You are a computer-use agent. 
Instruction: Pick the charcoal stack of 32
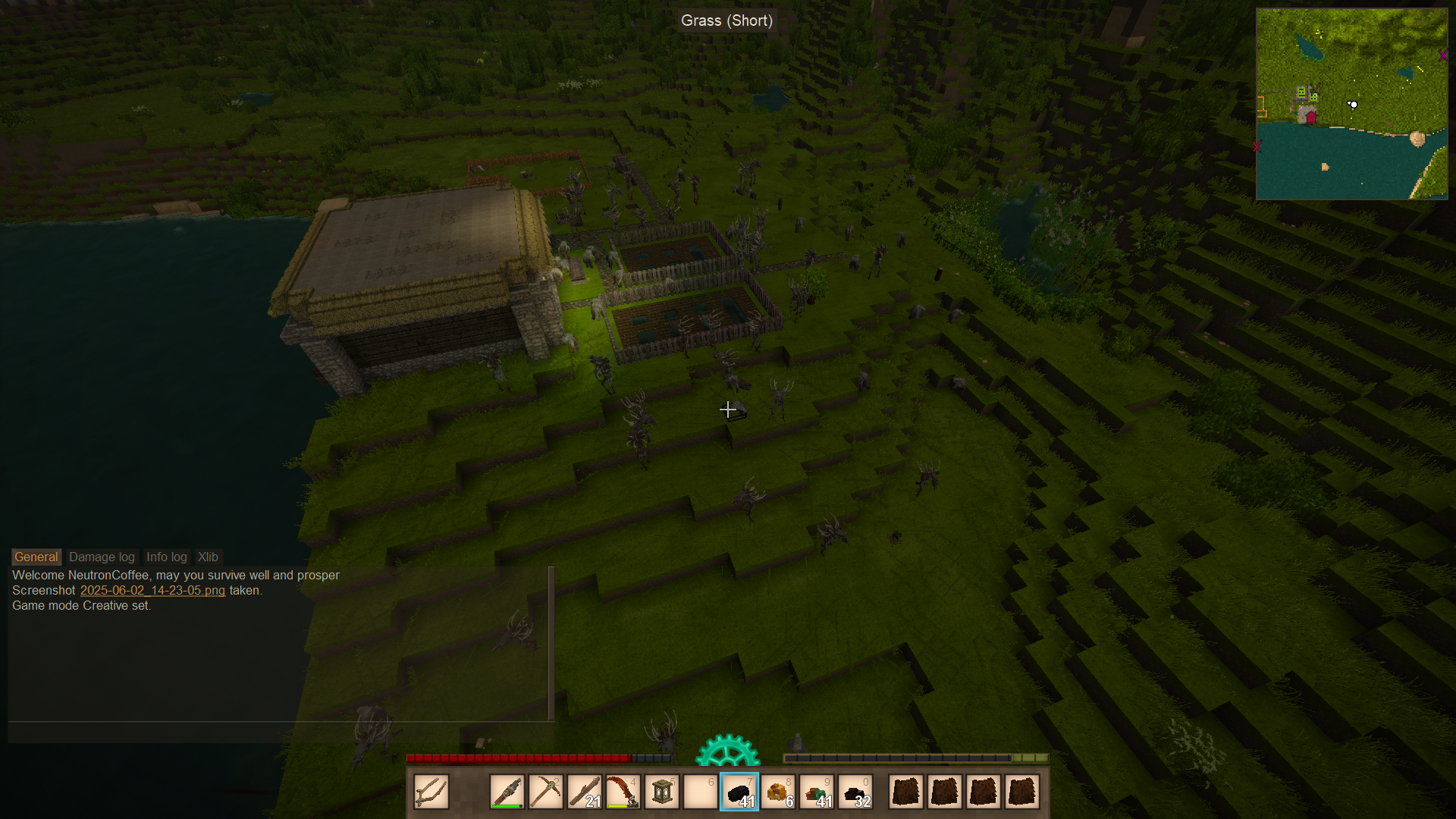(855, 792)
